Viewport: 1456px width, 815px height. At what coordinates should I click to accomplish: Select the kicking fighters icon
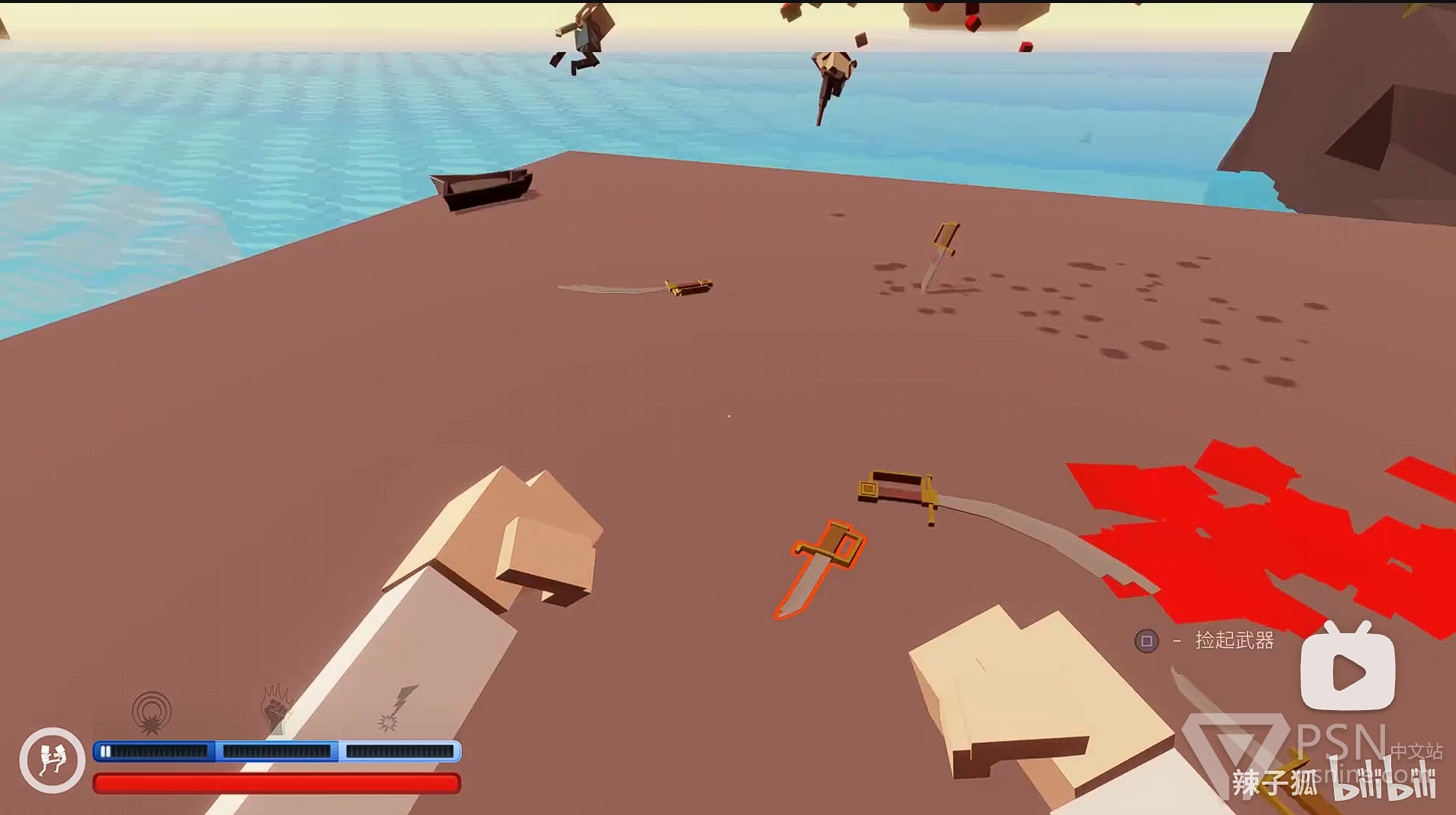tap(52, 760)
